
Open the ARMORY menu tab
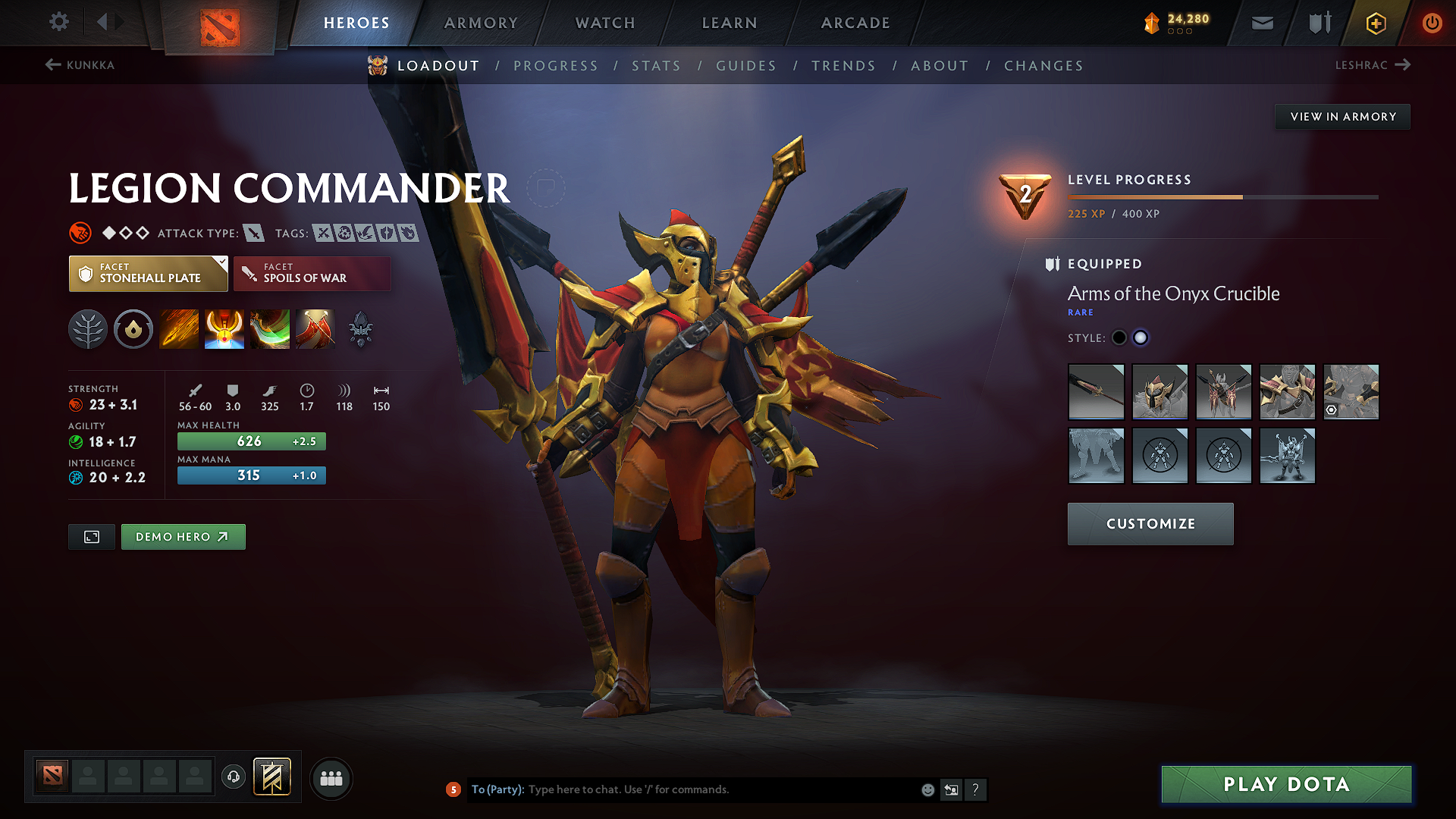coord(481,23)
